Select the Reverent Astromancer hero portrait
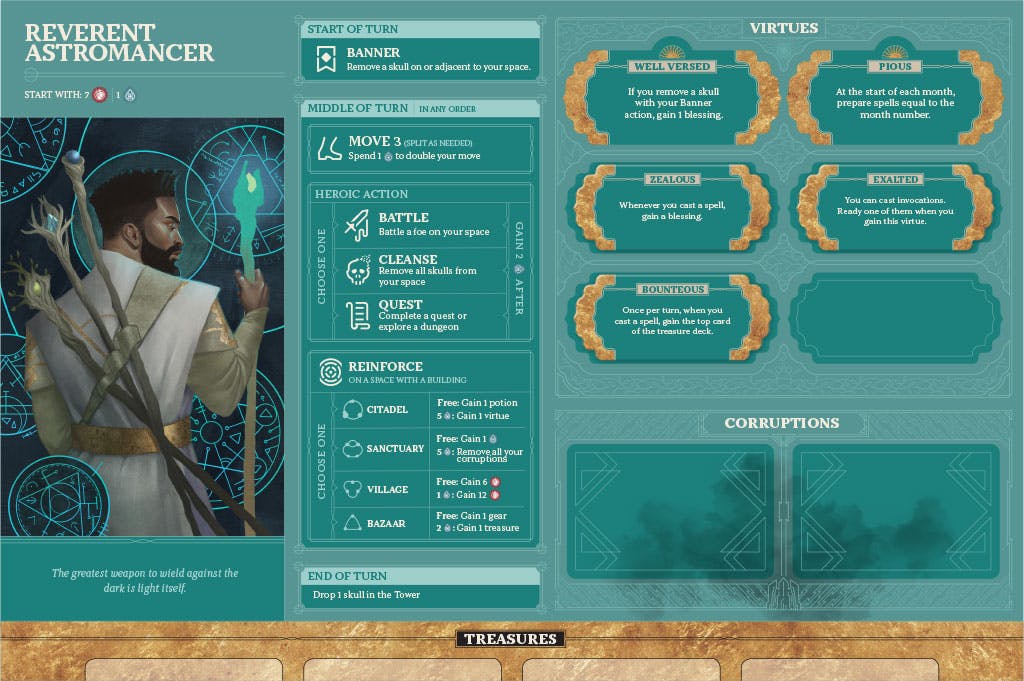Viewport: 1024px width, 681px height. coord(142,326)
